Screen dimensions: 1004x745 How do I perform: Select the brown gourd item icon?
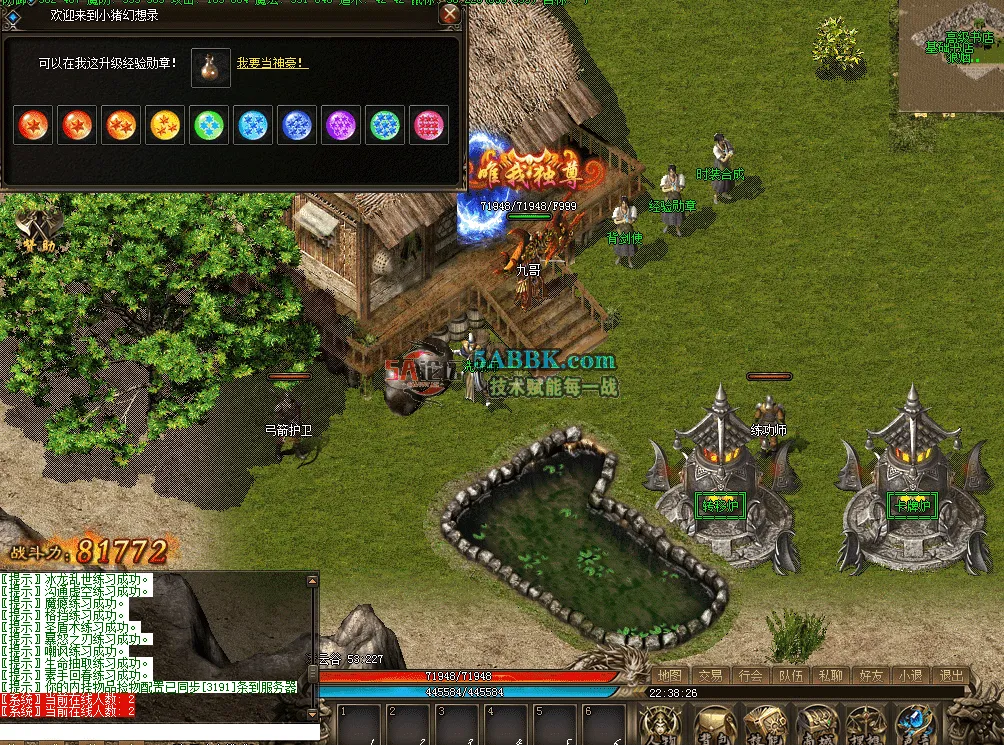coord(211,66)
